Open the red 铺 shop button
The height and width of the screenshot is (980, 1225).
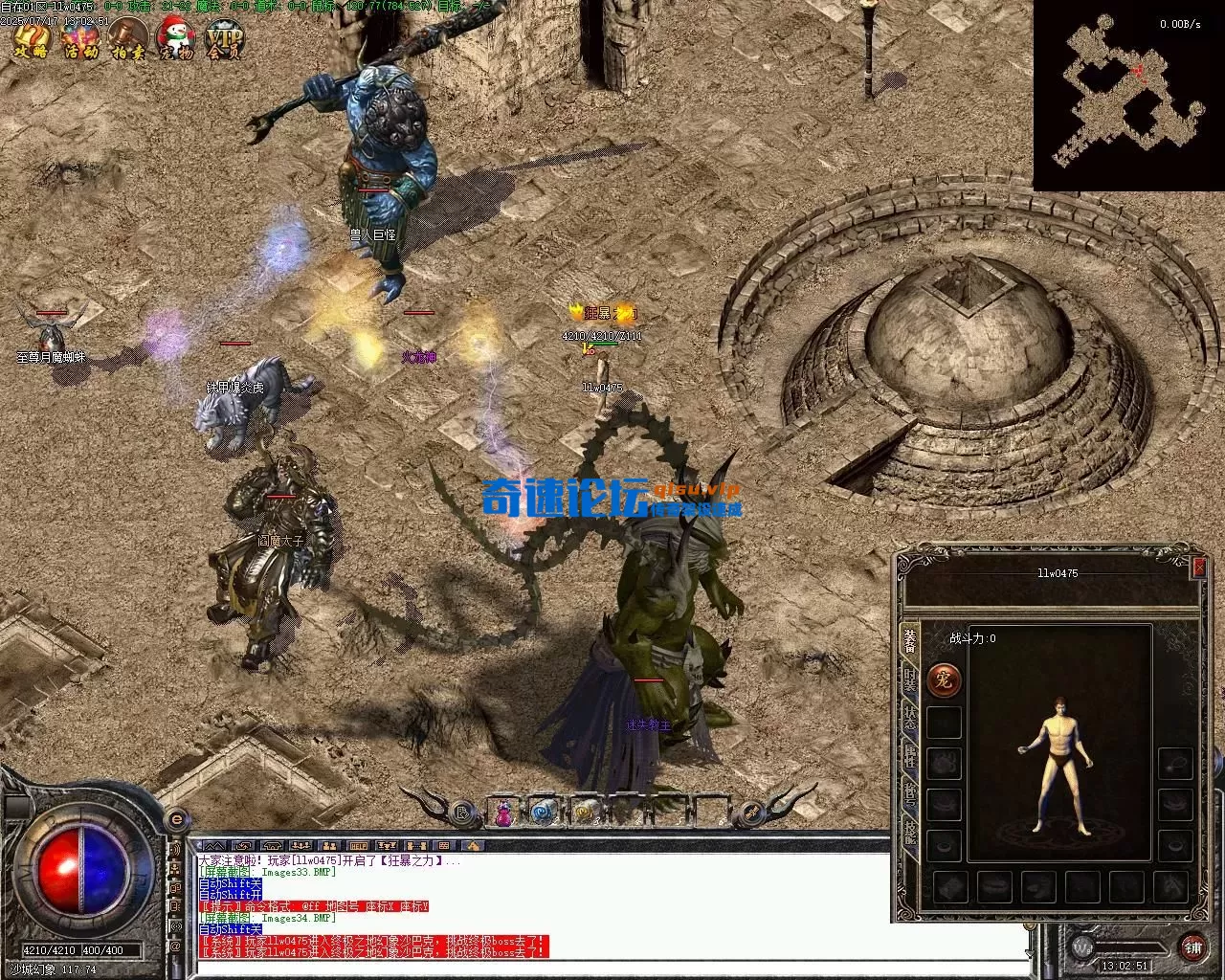point(1192,947)
